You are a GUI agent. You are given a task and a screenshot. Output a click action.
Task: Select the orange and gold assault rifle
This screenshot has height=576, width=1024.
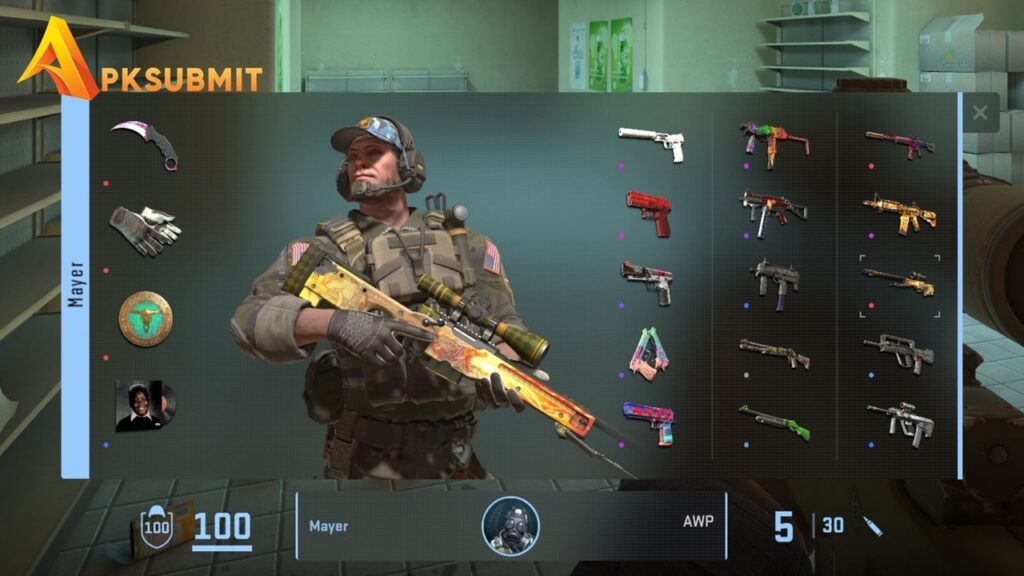[899, 212]
